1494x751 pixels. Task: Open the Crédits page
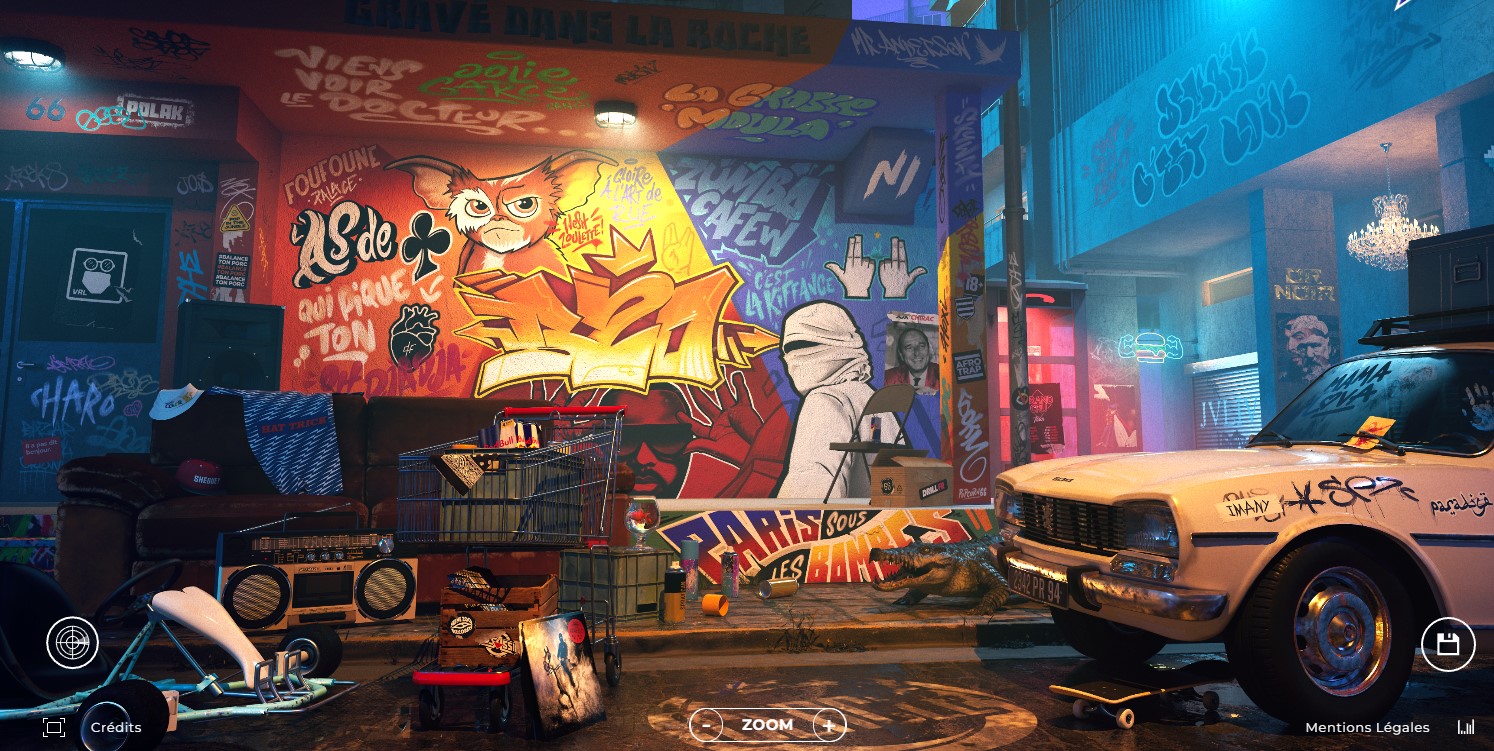click(x=116, y=727)
